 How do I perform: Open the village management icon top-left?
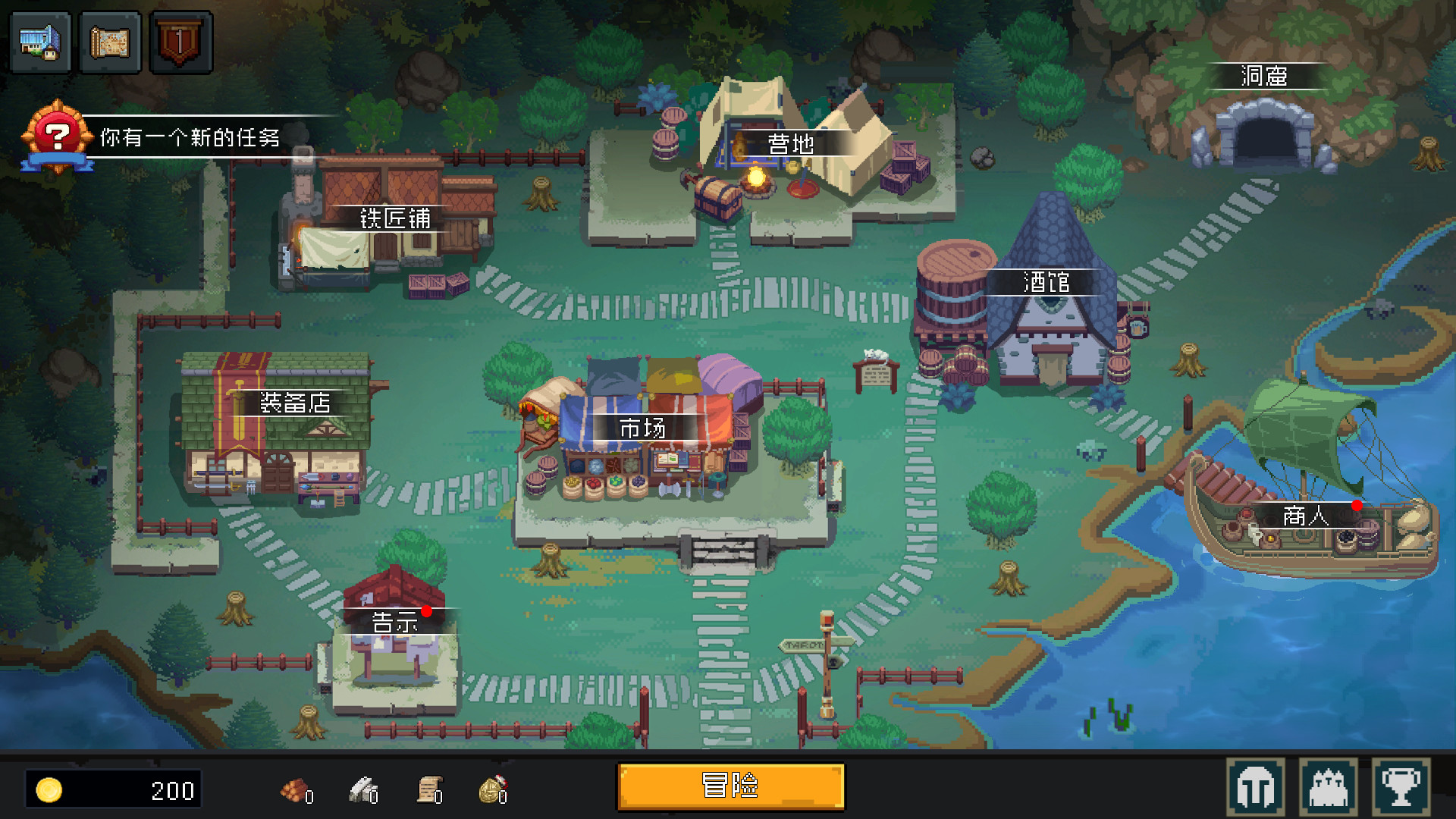point(39,42)
